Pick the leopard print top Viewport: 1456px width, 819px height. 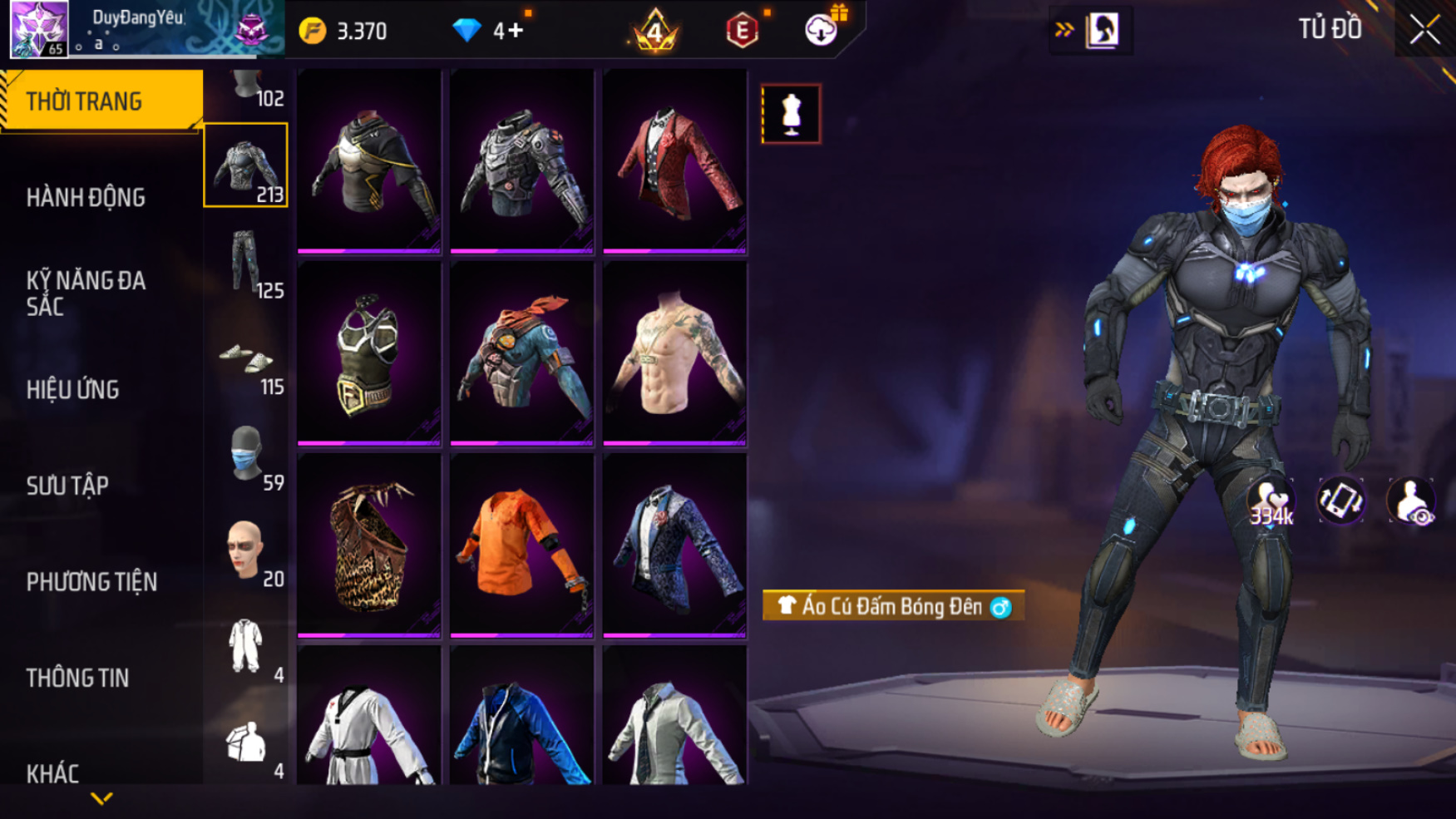(369, 546)
